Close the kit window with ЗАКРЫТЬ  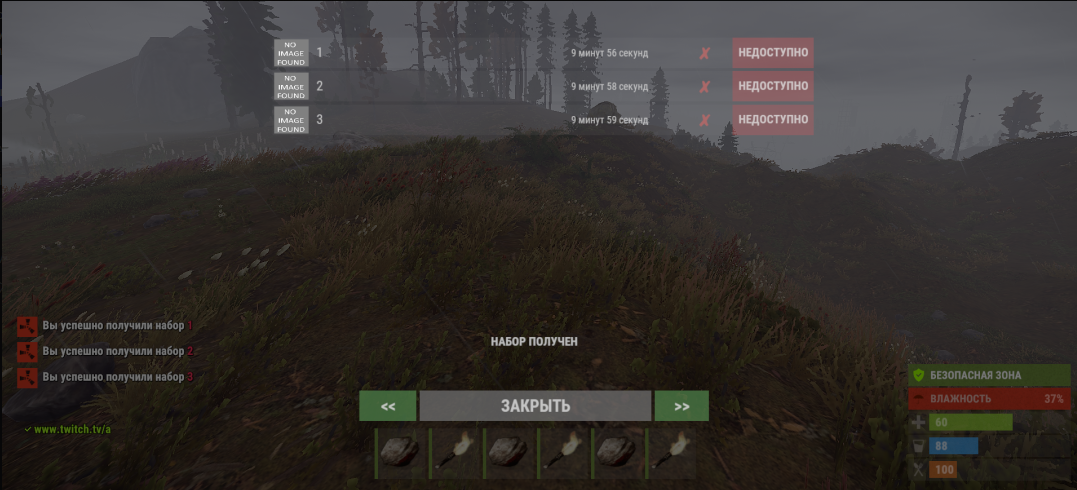click(x=535, y=406)
